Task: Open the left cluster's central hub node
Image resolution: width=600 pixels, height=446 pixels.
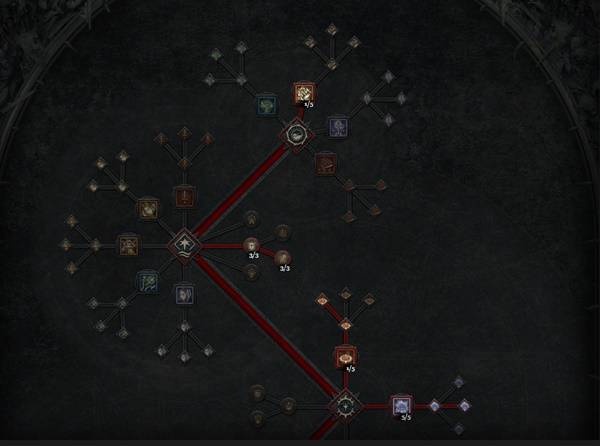Action: pos(184,243)
